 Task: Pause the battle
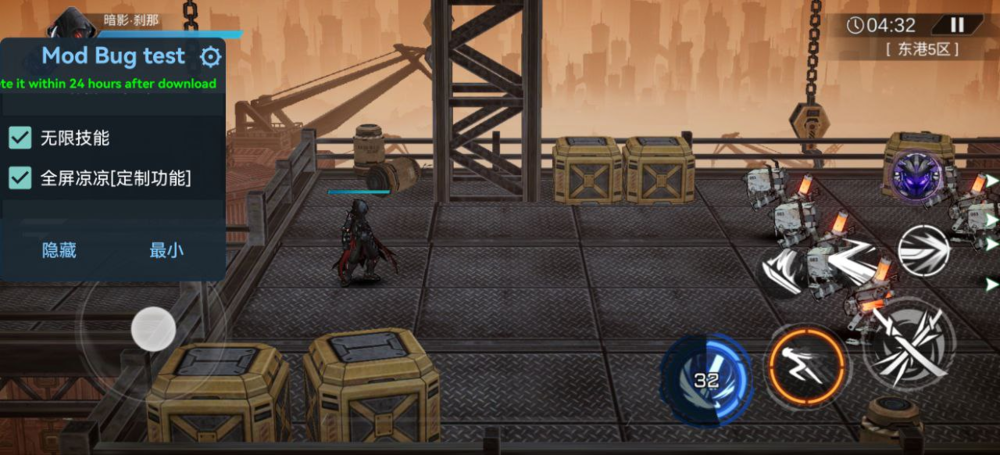tap(957, 25)
